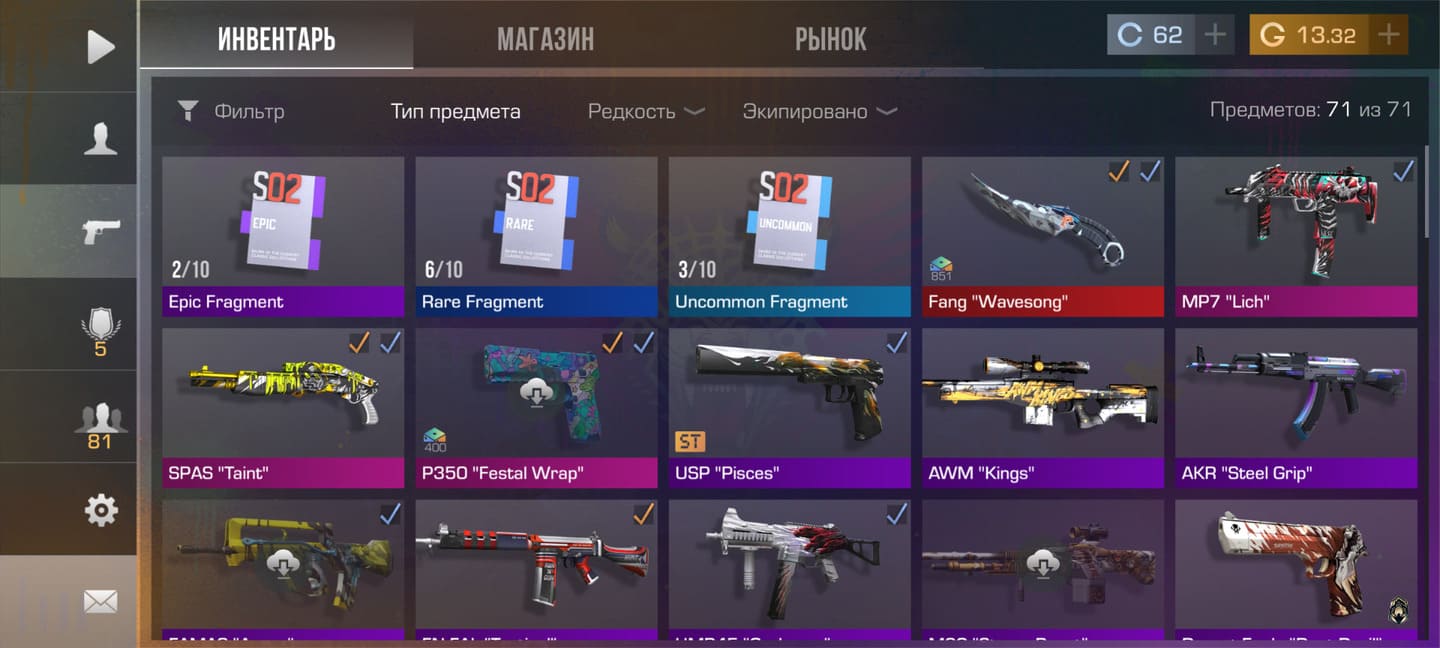The height and width of the screenshot is (648, 1440).
Task: Click the play arrow sidebar button
Action: click(100, 46)
